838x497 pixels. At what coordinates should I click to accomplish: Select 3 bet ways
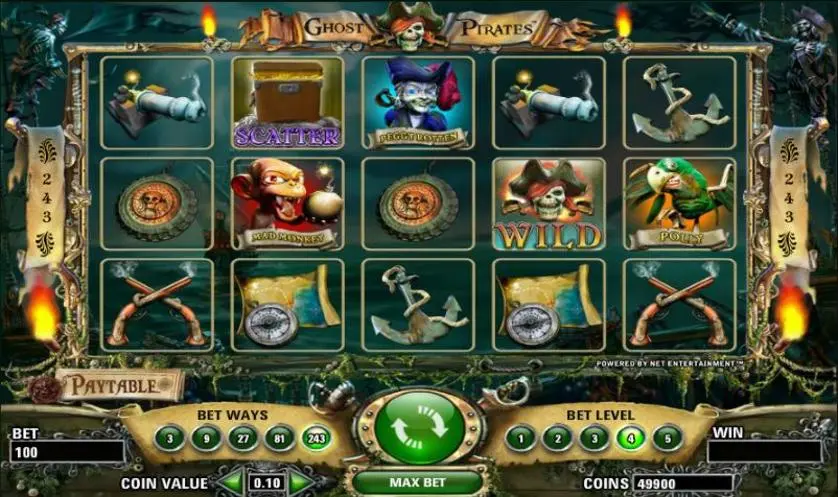coord(169,437)
